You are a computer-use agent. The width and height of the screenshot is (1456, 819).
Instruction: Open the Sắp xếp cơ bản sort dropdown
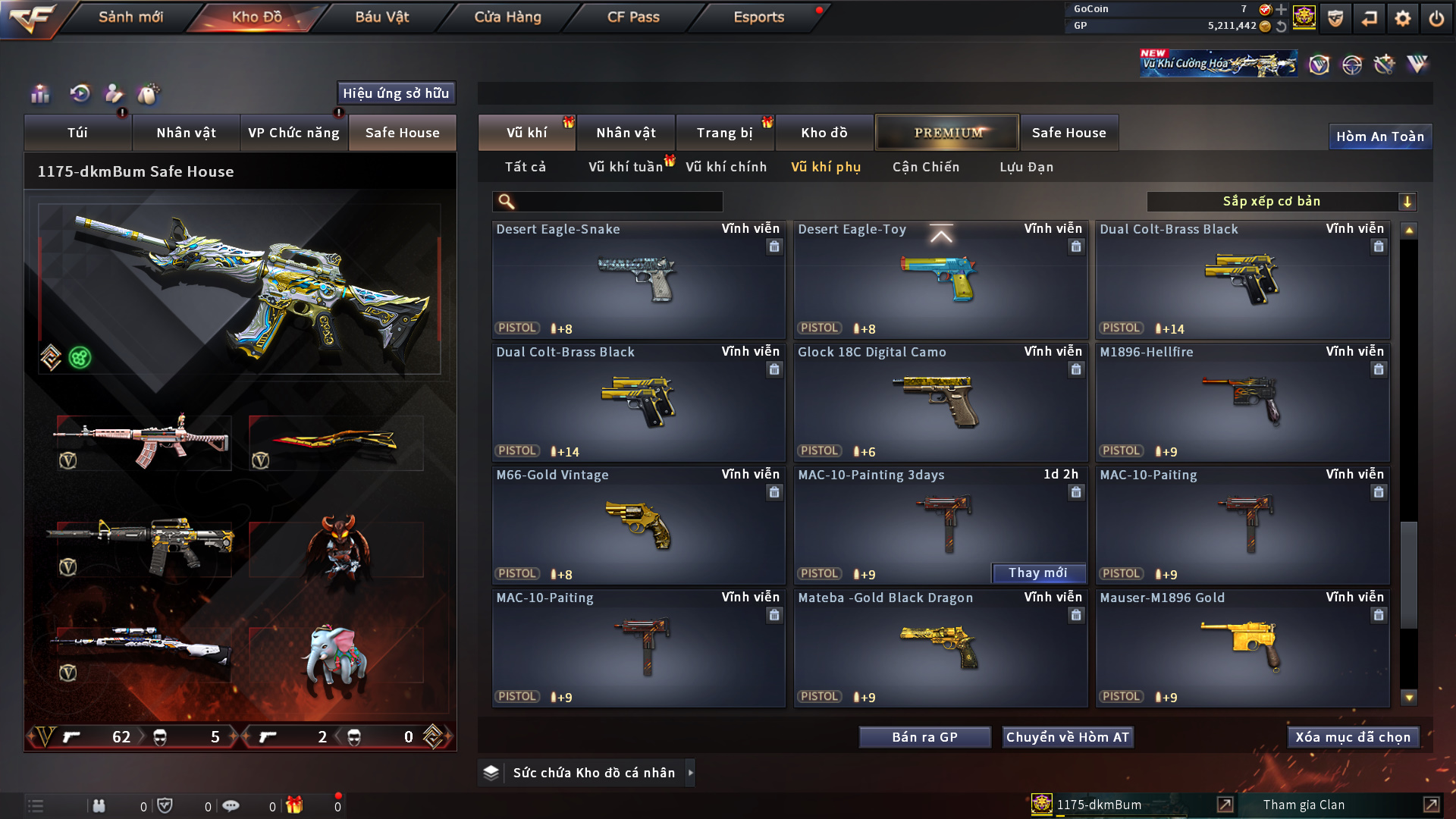point(1281,202)
